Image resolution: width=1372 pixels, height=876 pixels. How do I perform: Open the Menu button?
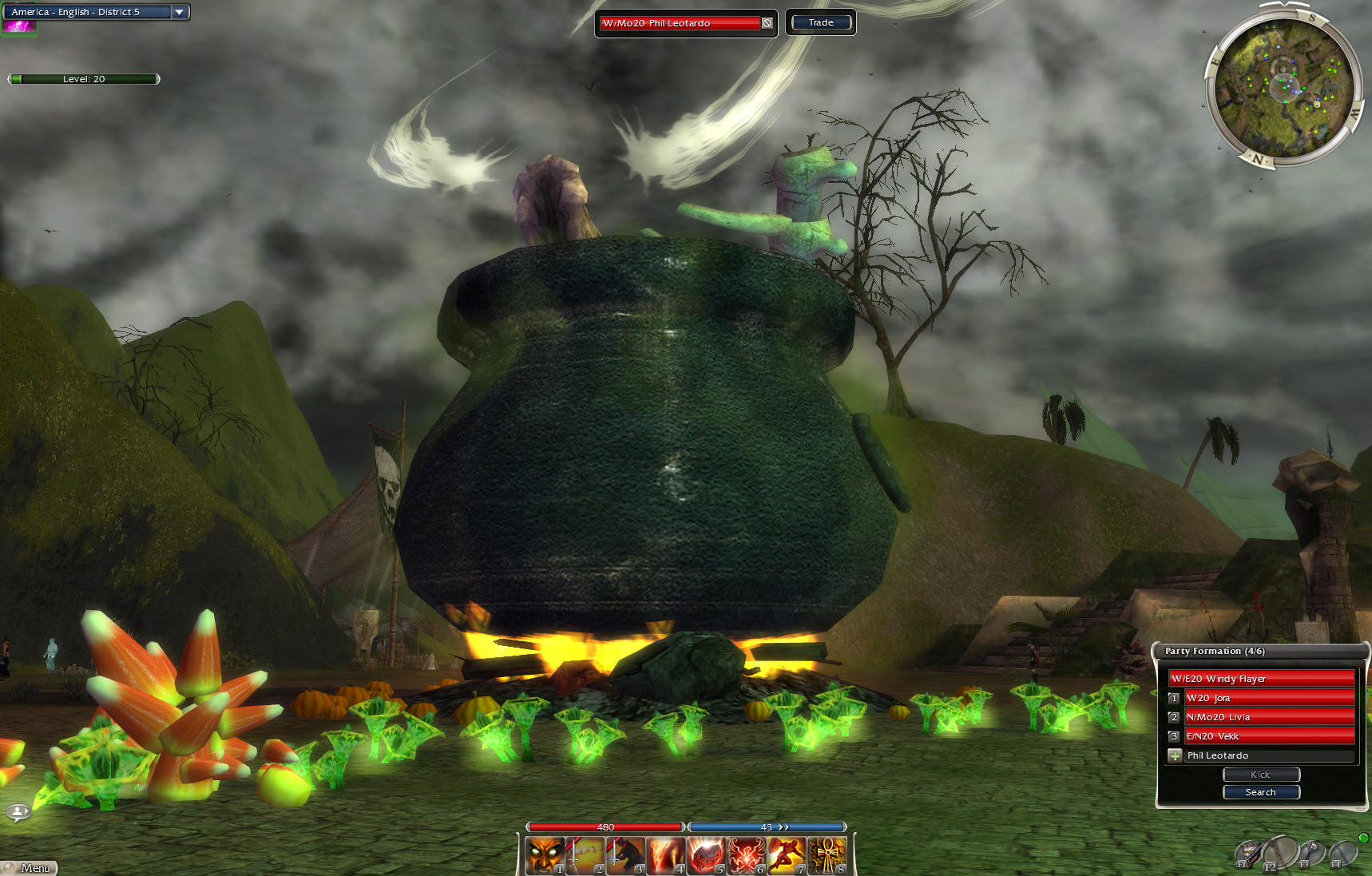pyautogui.click(x=30, y=868)
